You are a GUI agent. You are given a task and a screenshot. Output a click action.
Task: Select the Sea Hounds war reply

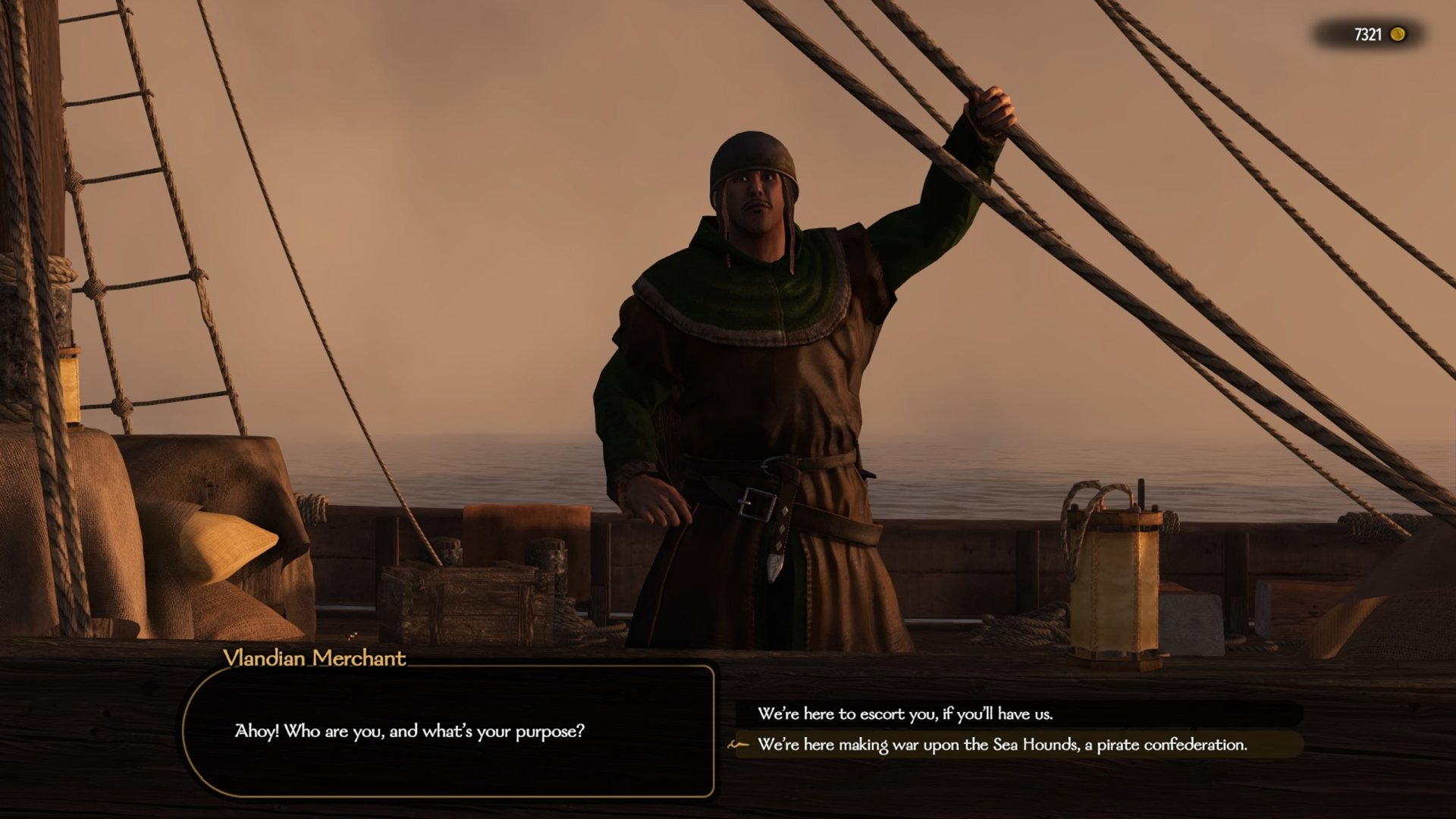(1002, 745)
